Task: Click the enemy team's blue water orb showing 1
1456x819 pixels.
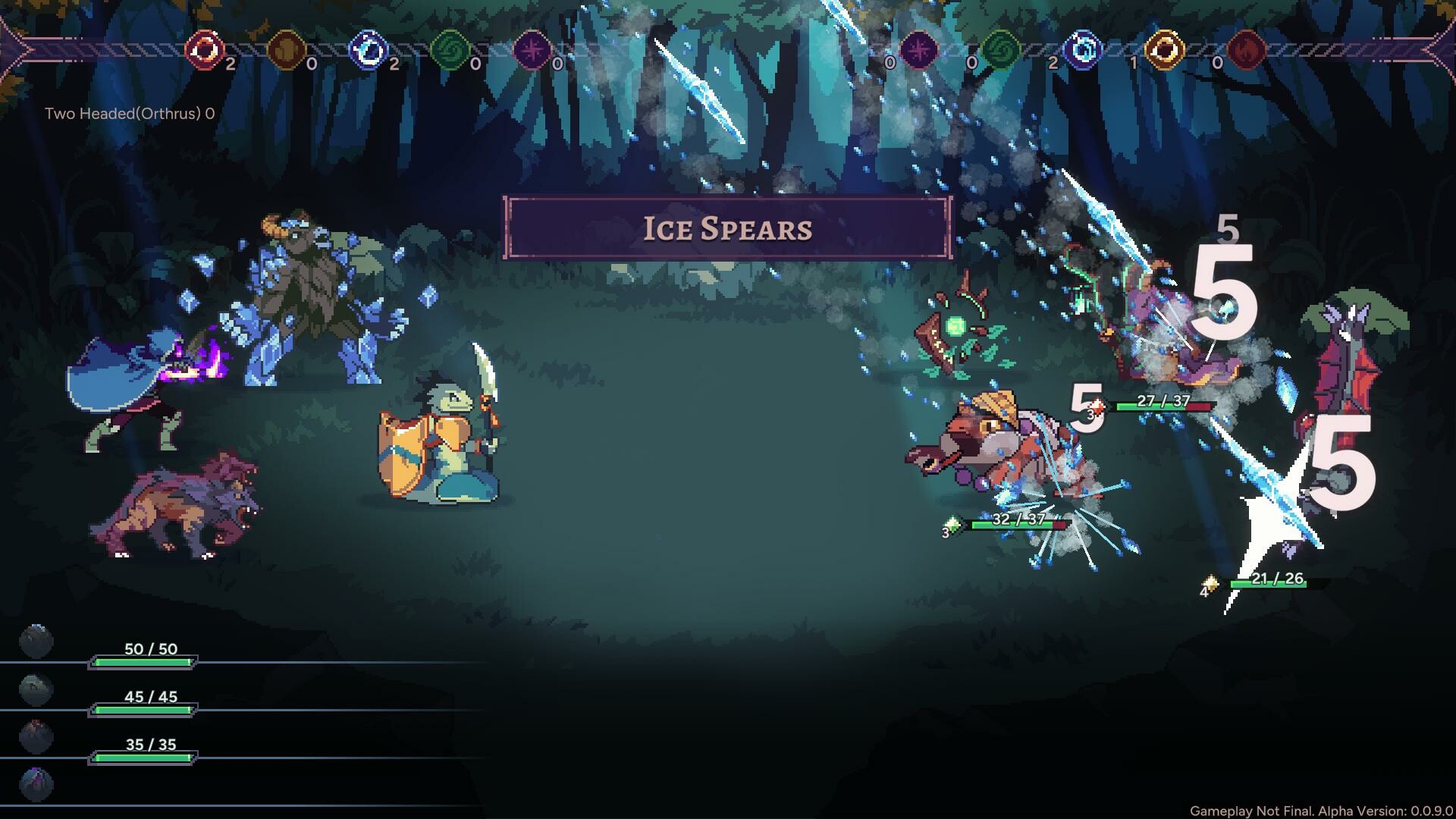Action: (x=1084, y=52)
